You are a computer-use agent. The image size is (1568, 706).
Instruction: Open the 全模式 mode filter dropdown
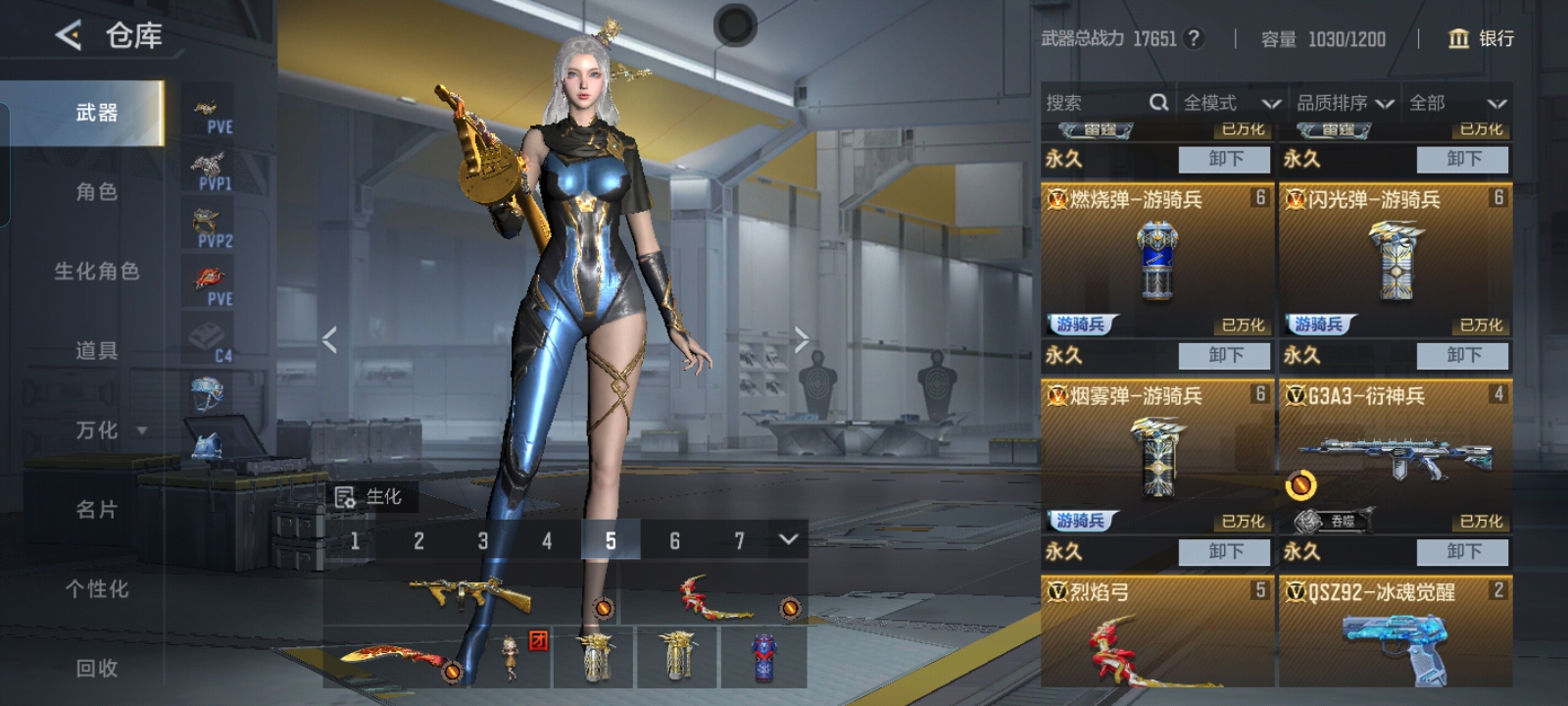1231,103
